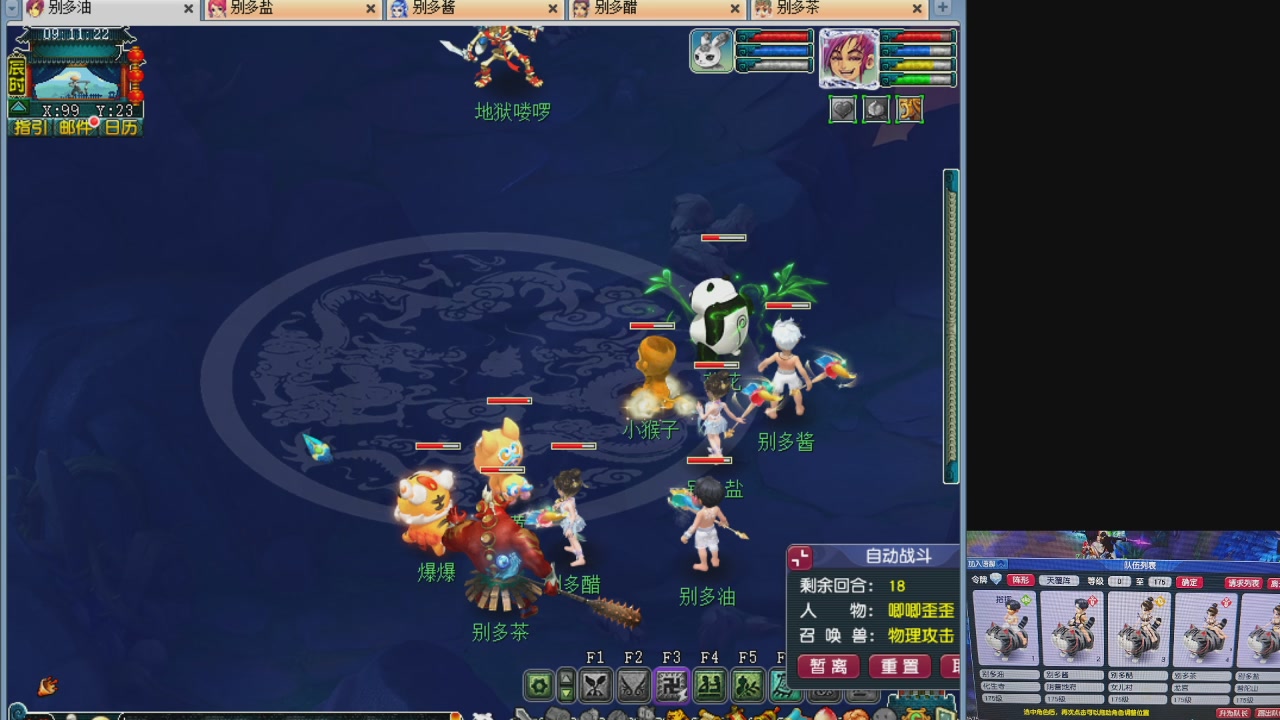Screen dimensions: 1280x720
Task: Select the peach item in the hotbar
Action: [827, 714]
